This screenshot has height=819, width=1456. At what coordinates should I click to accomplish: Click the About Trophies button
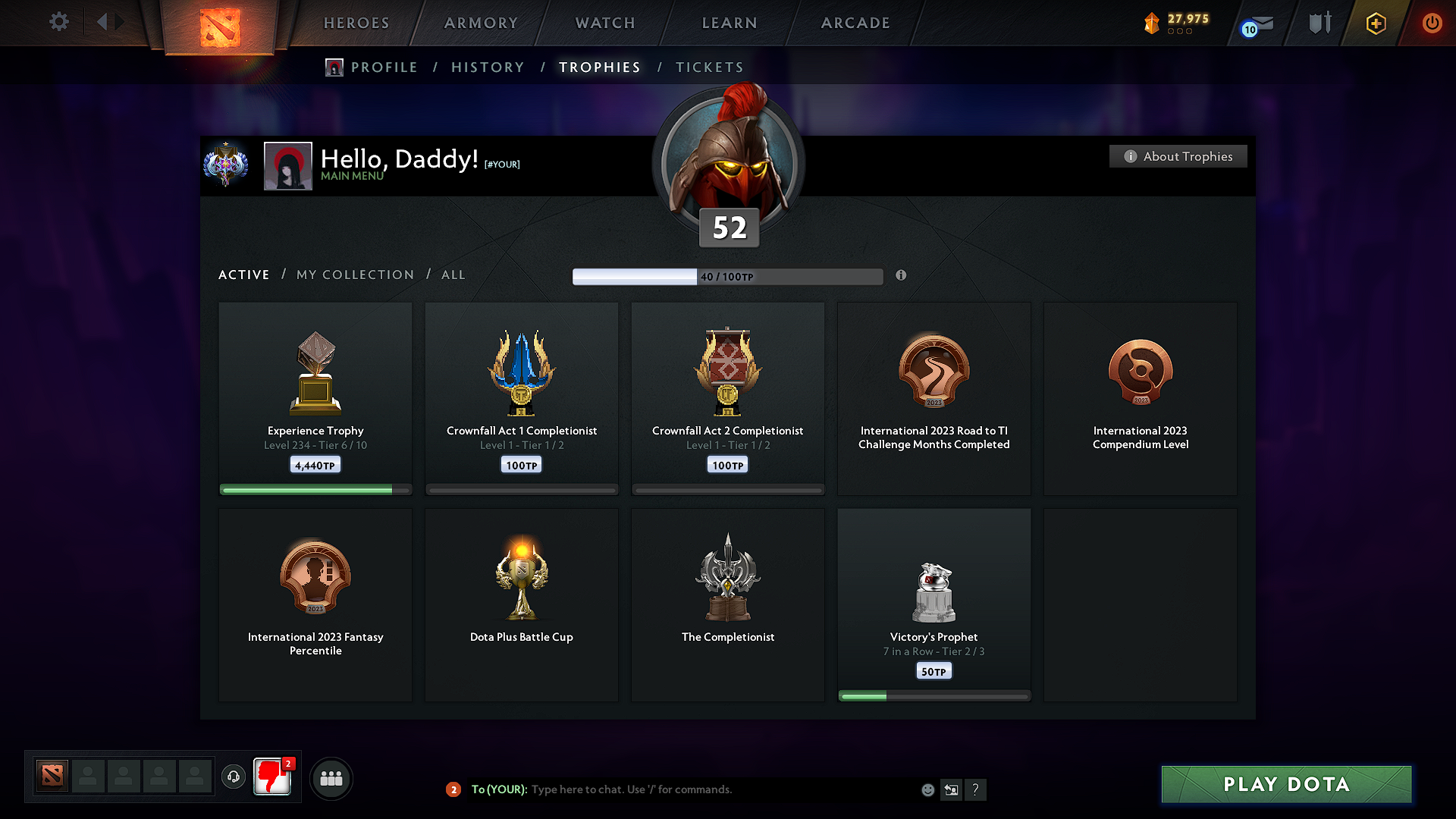[x=1178, y=156]
